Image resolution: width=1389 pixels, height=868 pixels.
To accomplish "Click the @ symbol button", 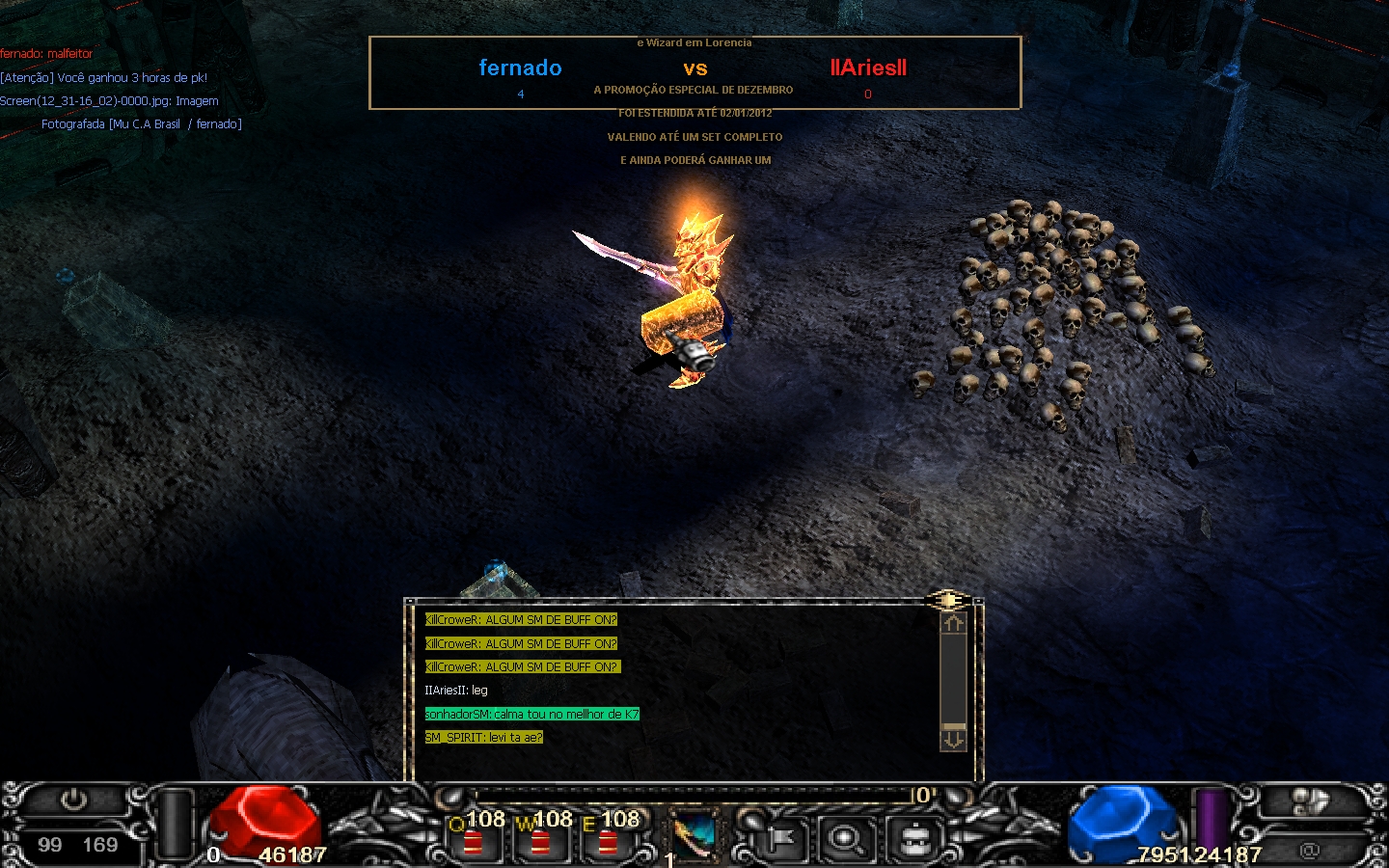I will coord(1309,850).
